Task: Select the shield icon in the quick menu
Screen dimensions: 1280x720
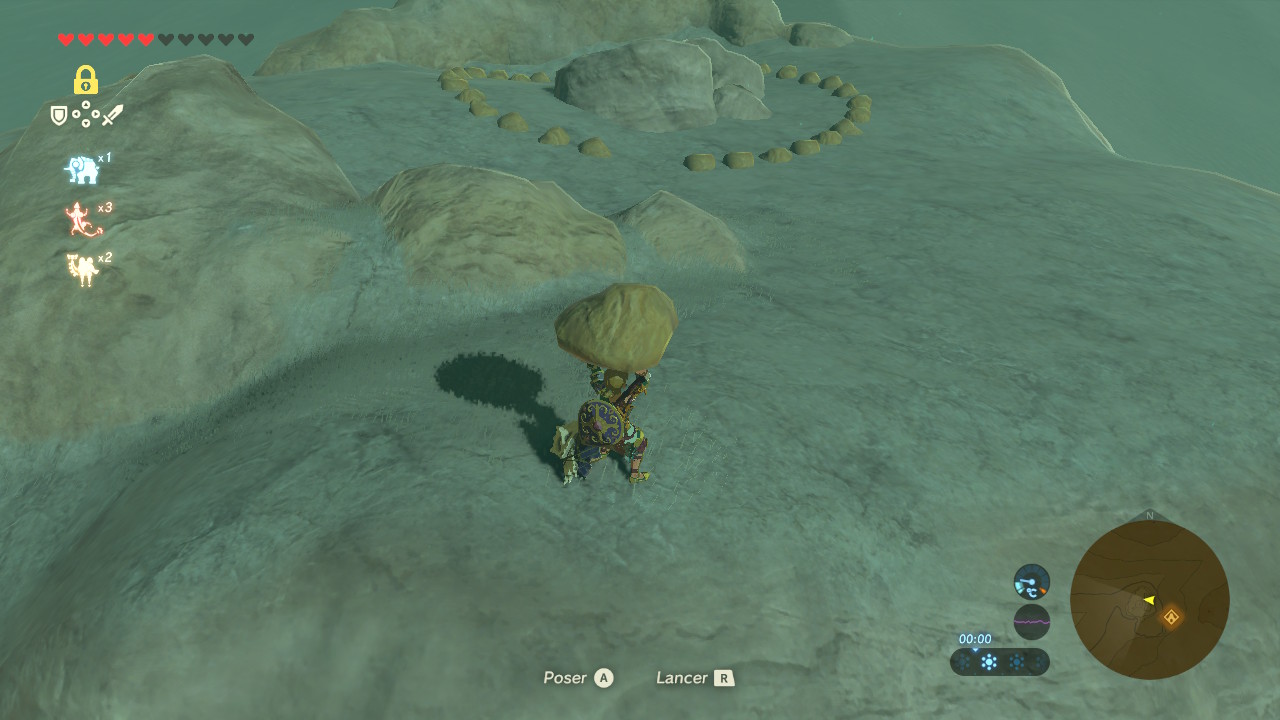Action: point(59,116)
